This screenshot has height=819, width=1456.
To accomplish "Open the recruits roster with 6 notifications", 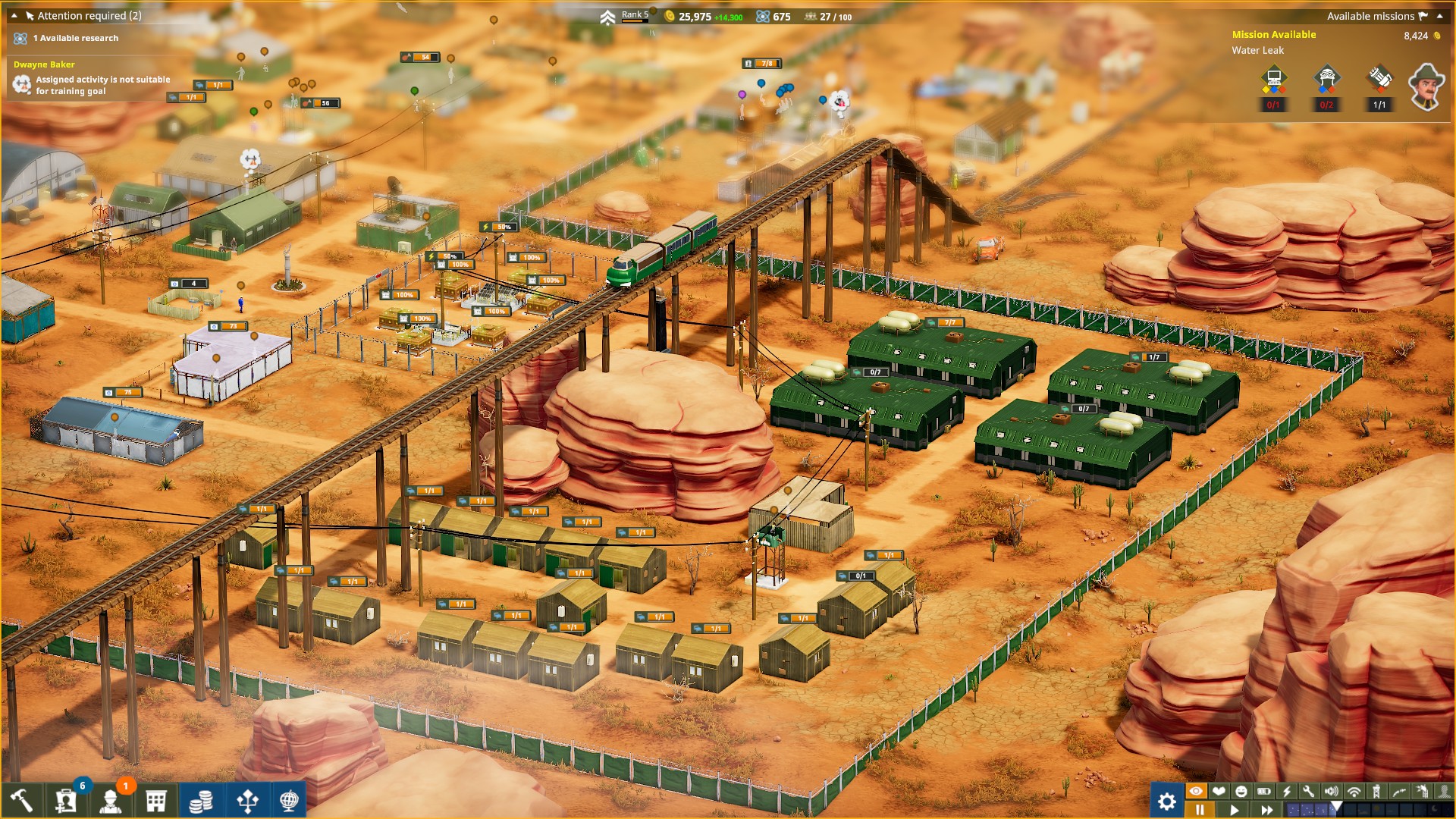I will pyautogui.click(x=64, y=802).
